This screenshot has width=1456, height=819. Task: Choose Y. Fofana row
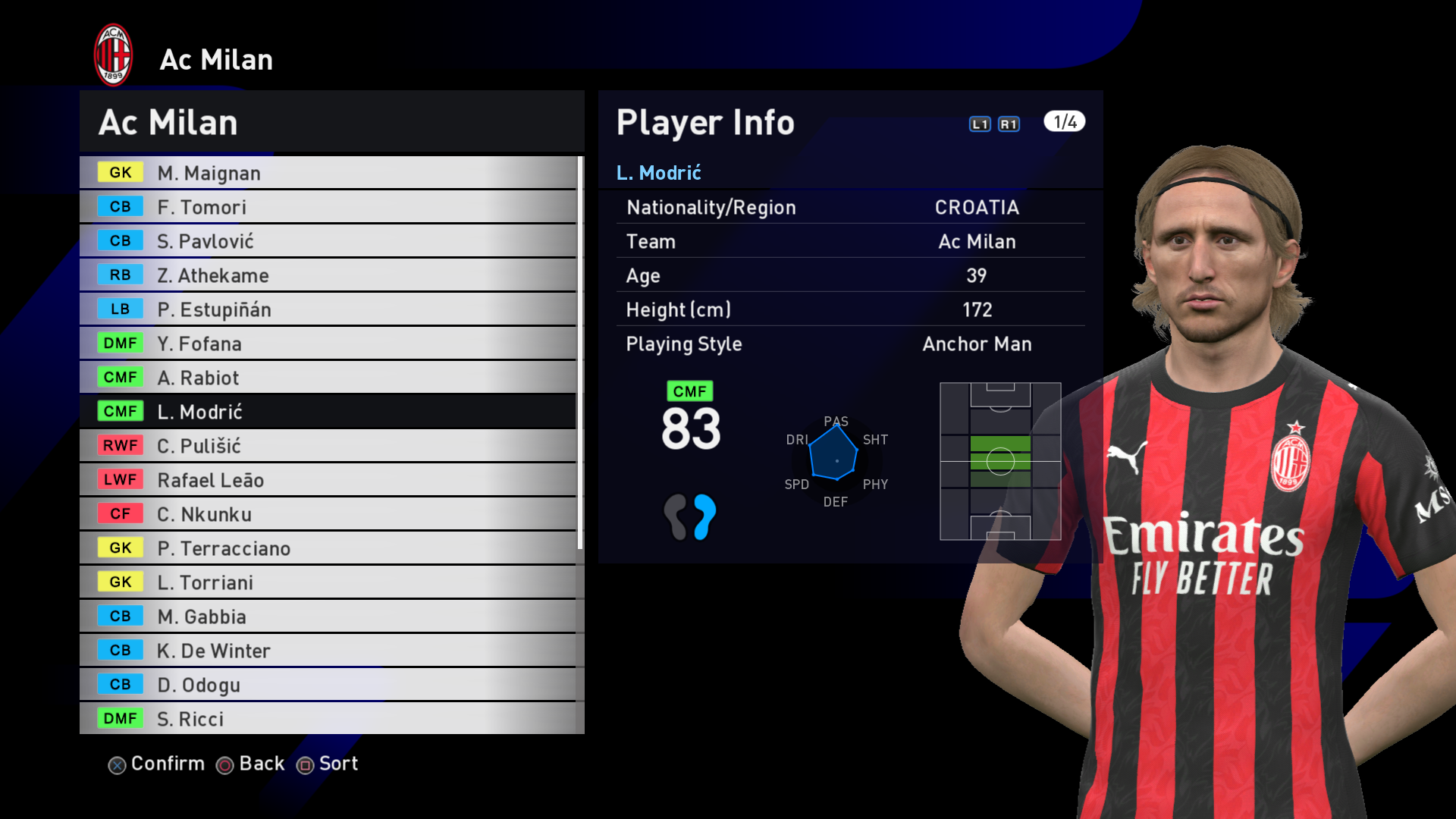coord(328,344)
